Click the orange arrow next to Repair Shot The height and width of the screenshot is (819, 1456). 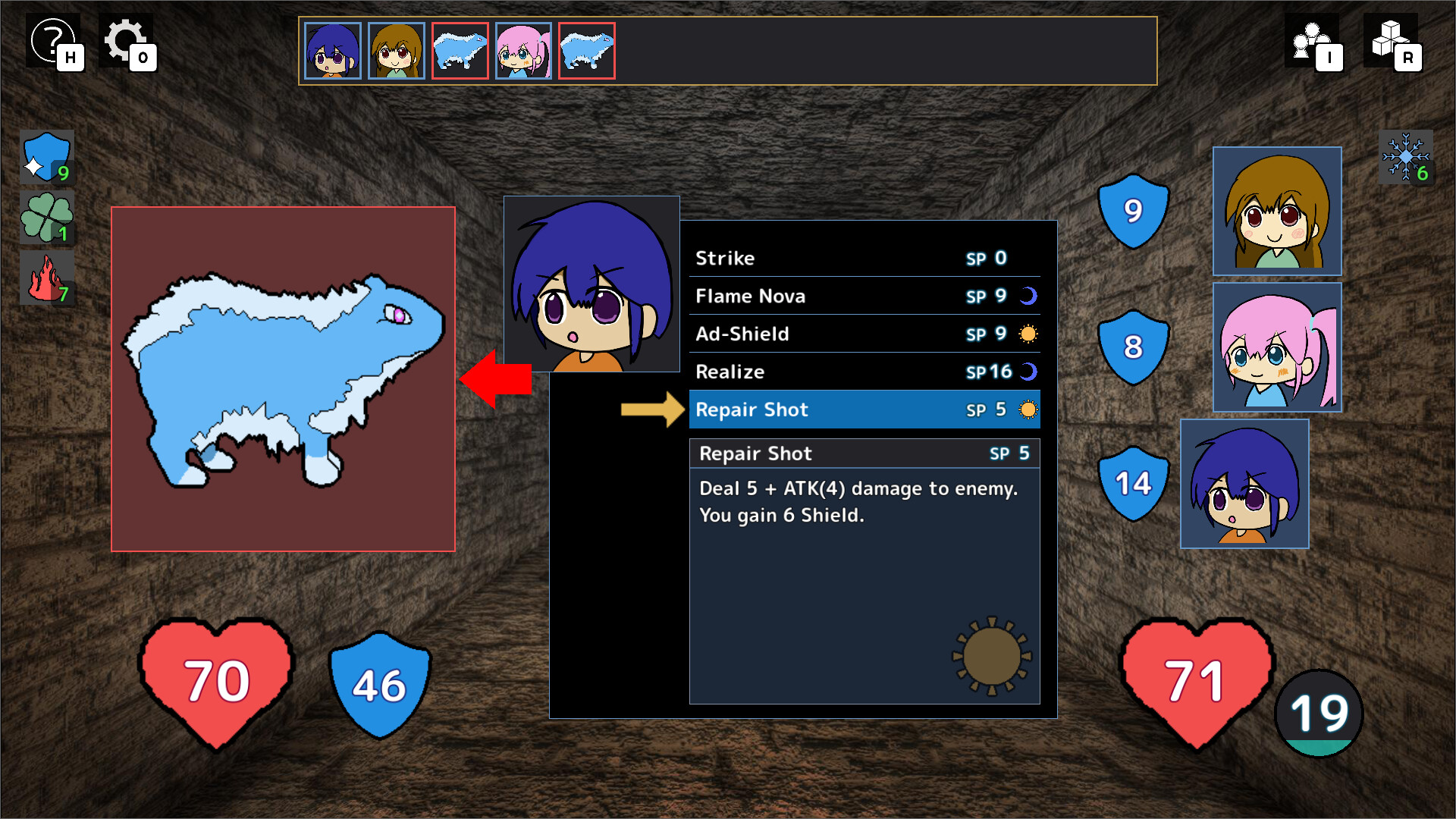654,409
